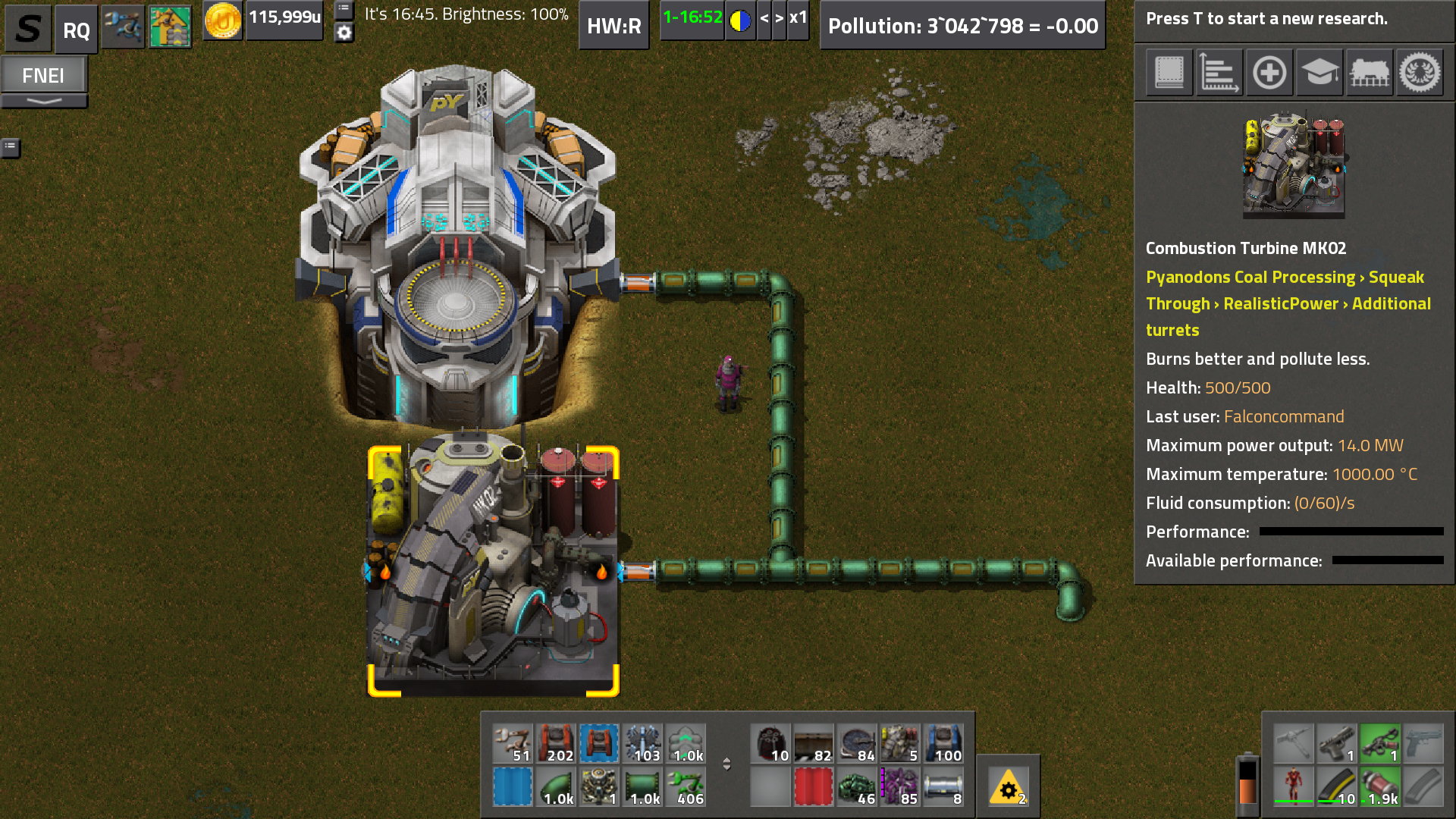Click the HW:R button

pos(613,27)
